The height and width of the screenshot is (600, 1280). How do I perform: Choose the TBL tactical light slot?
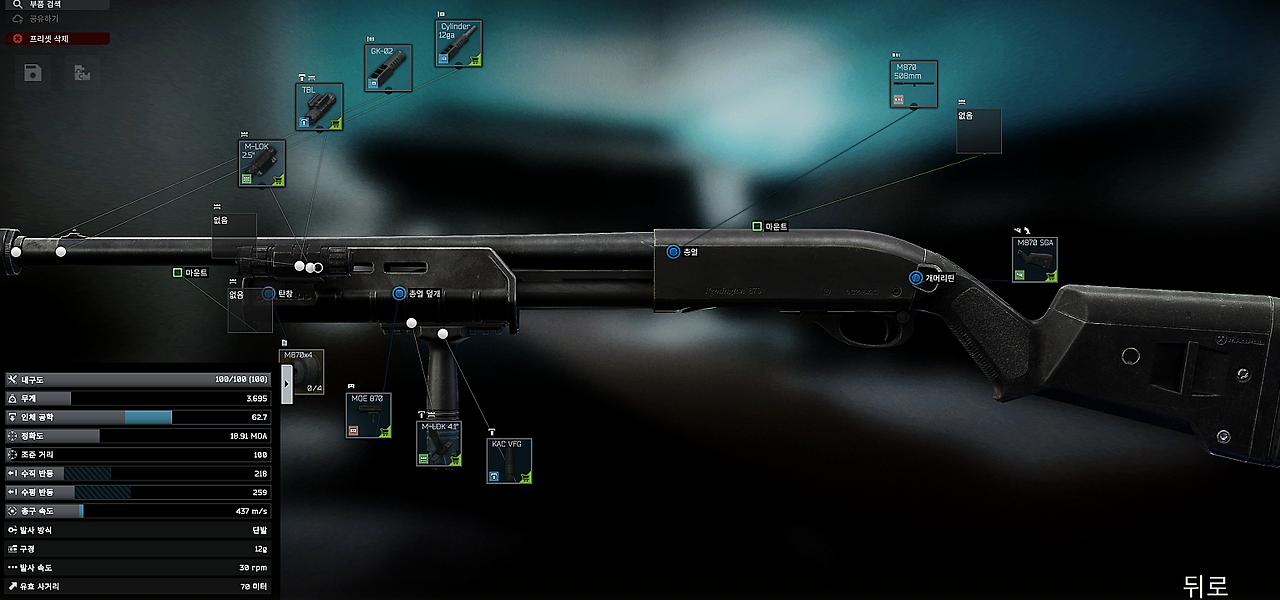point(319,107)
